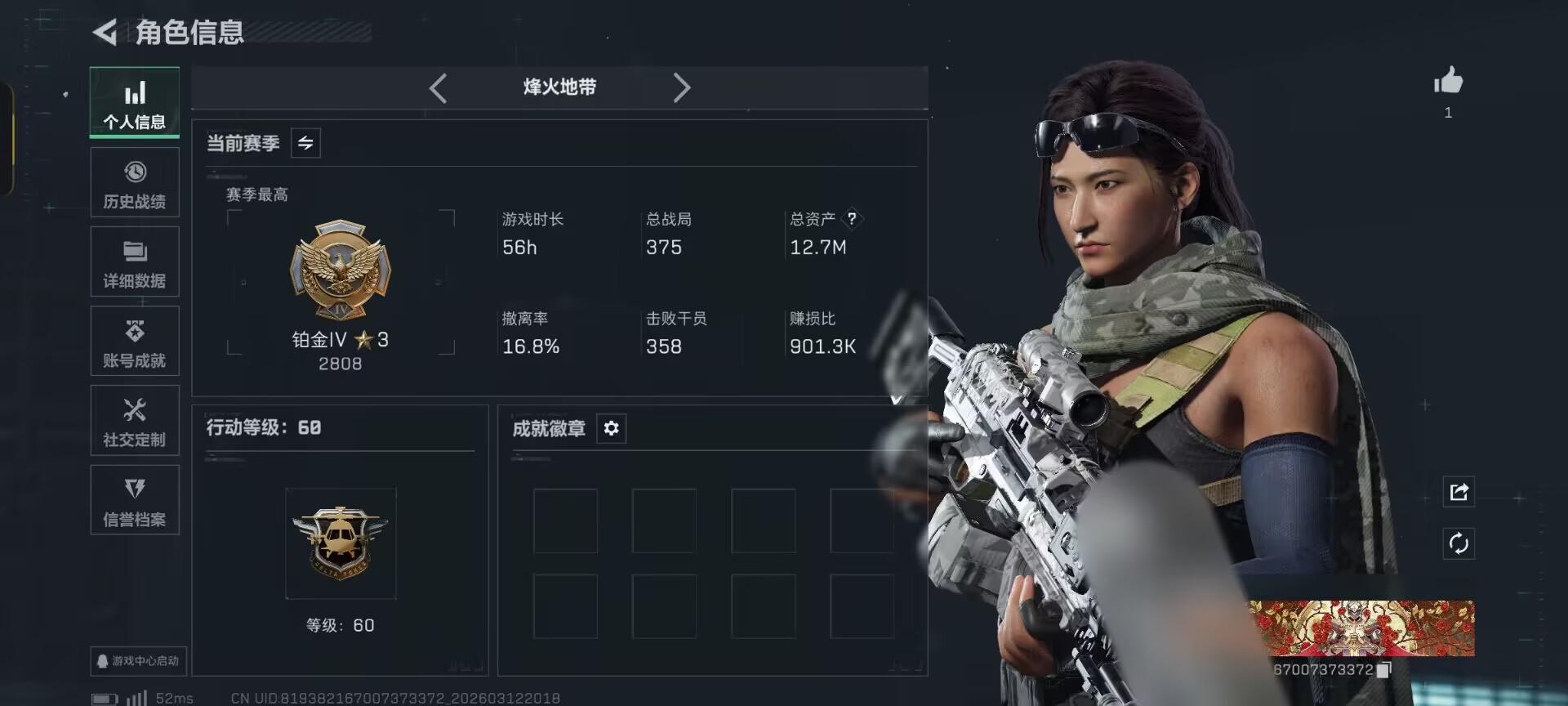Screen dimensions: 1568x706
Task: Copy the player UID number
Action: coord(1383,670)
